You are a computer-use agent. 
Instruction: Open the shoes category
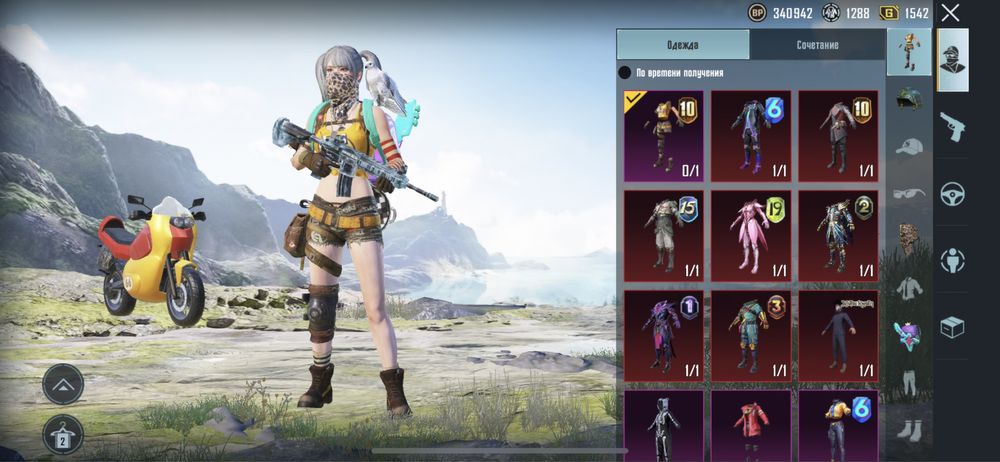(x=909, y=427)
